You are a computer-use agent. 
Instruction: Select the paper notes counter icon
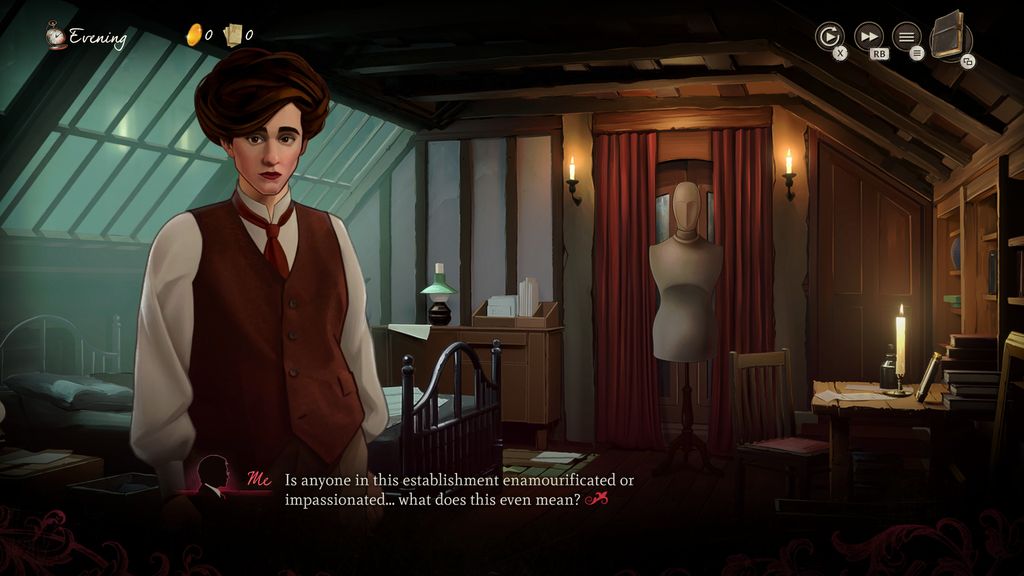234,35
